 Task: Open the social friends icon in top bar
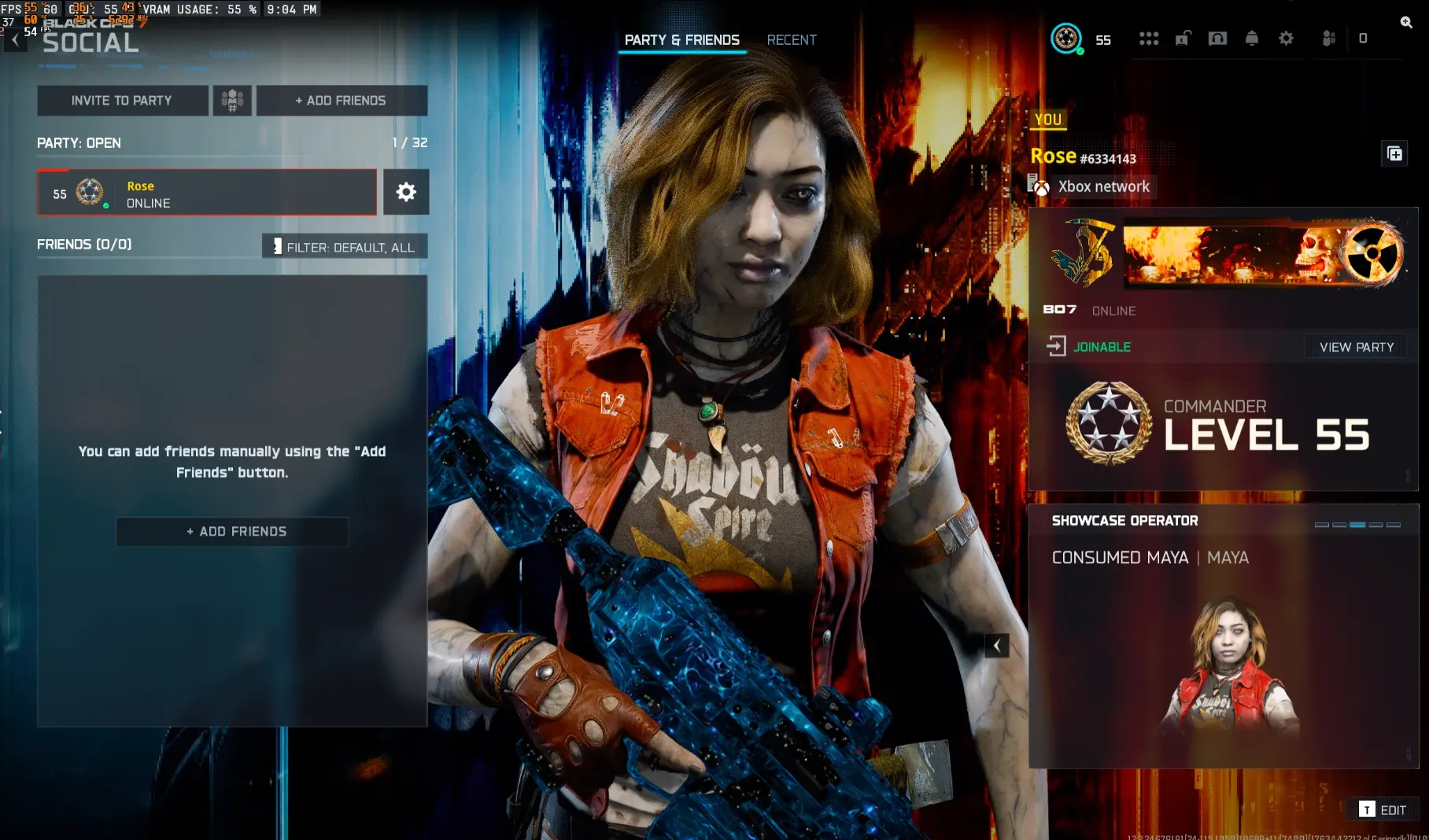(x=1329, y=39)
